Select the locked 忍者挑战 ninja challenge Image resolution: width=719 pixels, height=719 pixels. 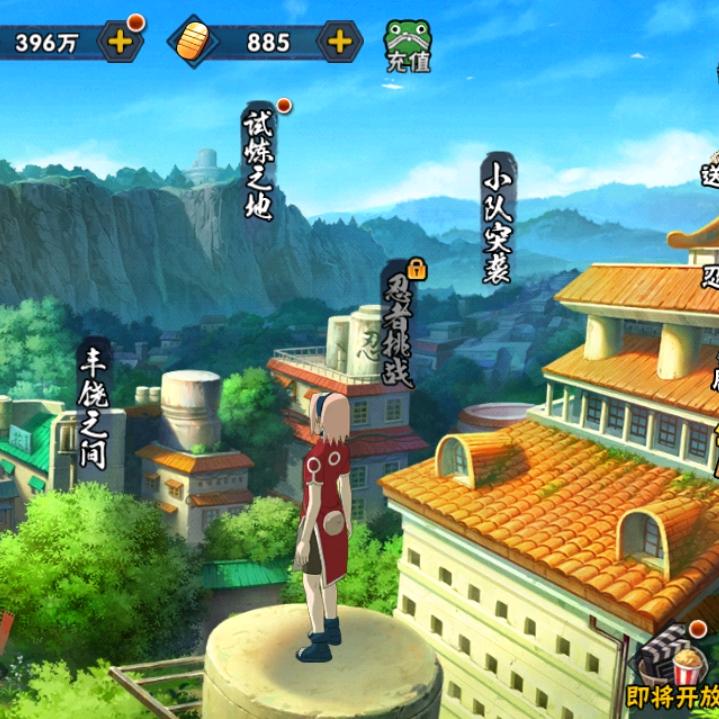399,328
